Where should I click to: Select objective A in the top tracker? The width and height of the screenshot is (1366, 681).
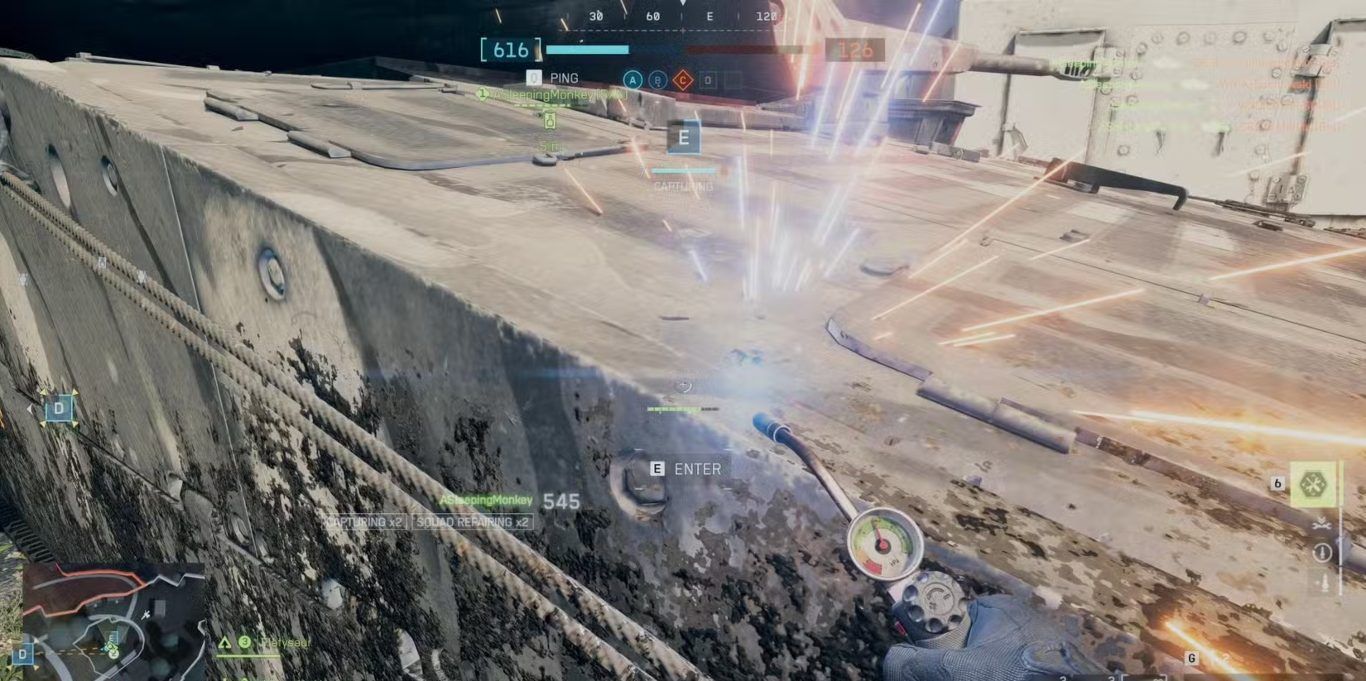coord(632,80)
